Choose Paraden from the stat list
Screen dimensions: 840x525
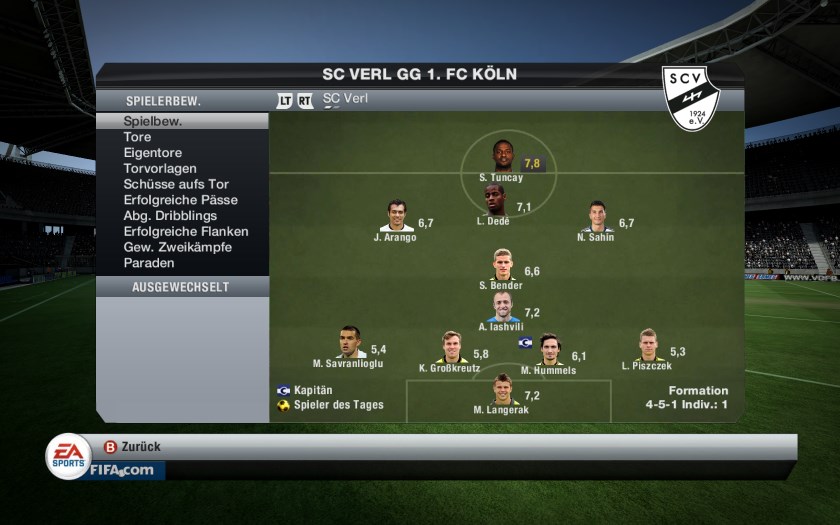[x=149, y=263]
